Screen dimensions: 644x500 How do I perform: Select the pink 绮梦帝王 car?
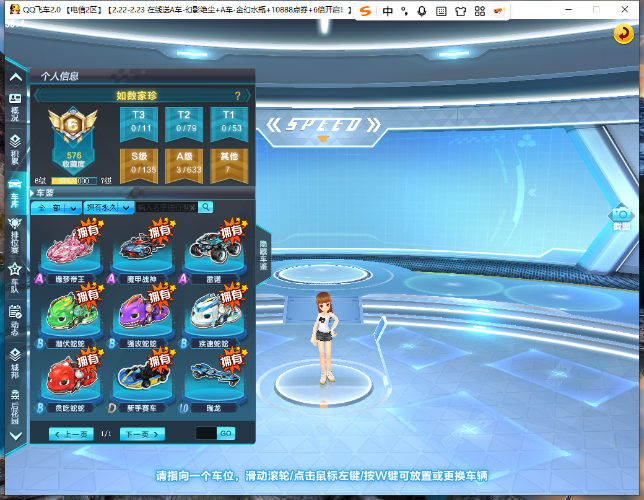[67, 248]
